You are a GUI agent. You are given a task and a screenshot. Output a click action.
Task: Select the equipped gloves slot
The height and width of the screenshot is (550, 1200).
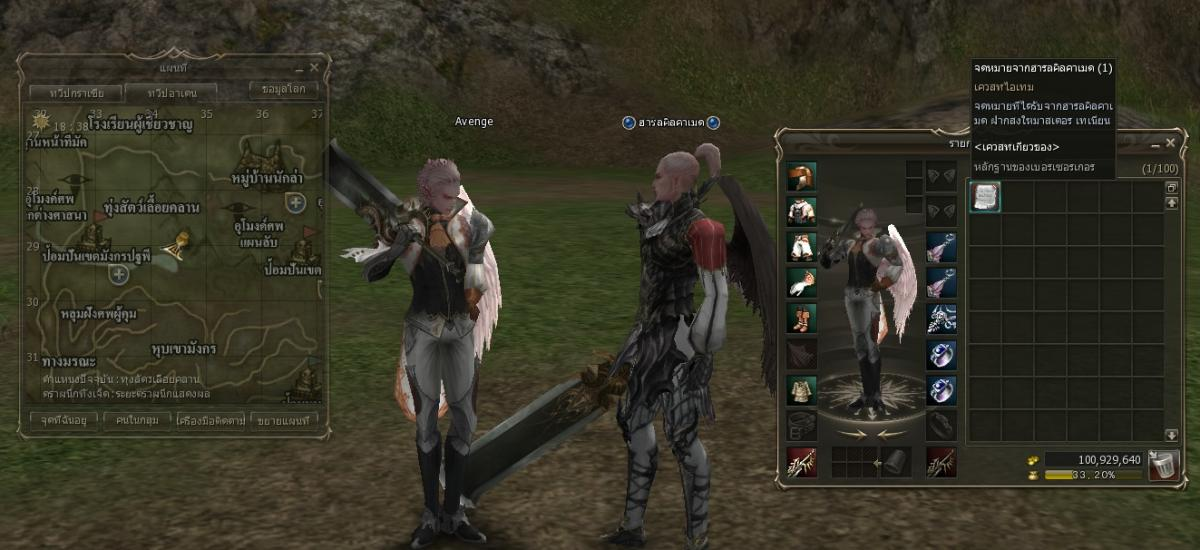tap(801, 282)
